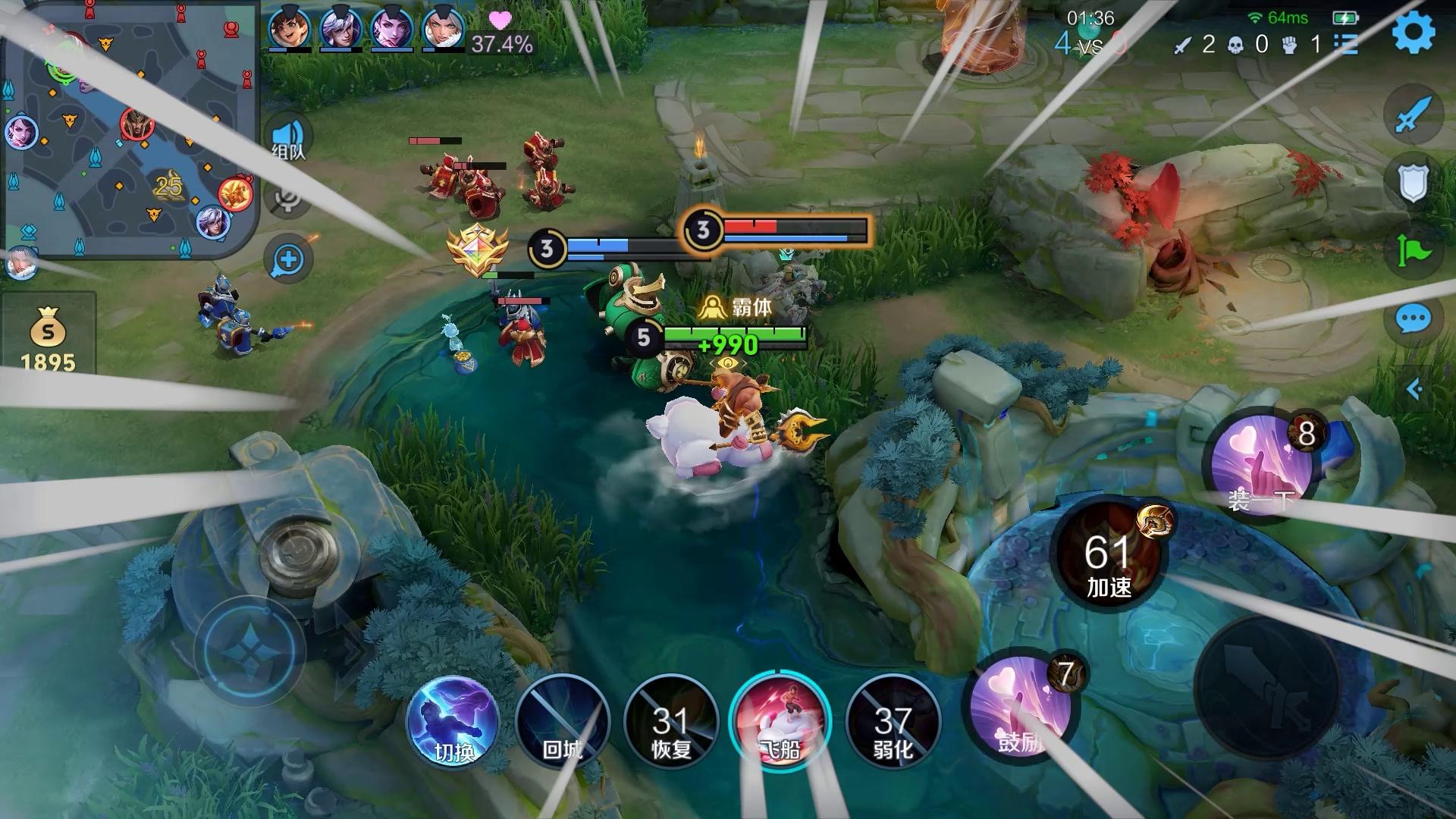
Task: Cast the 鼓励 heart skill
Action: (1021, 710)
